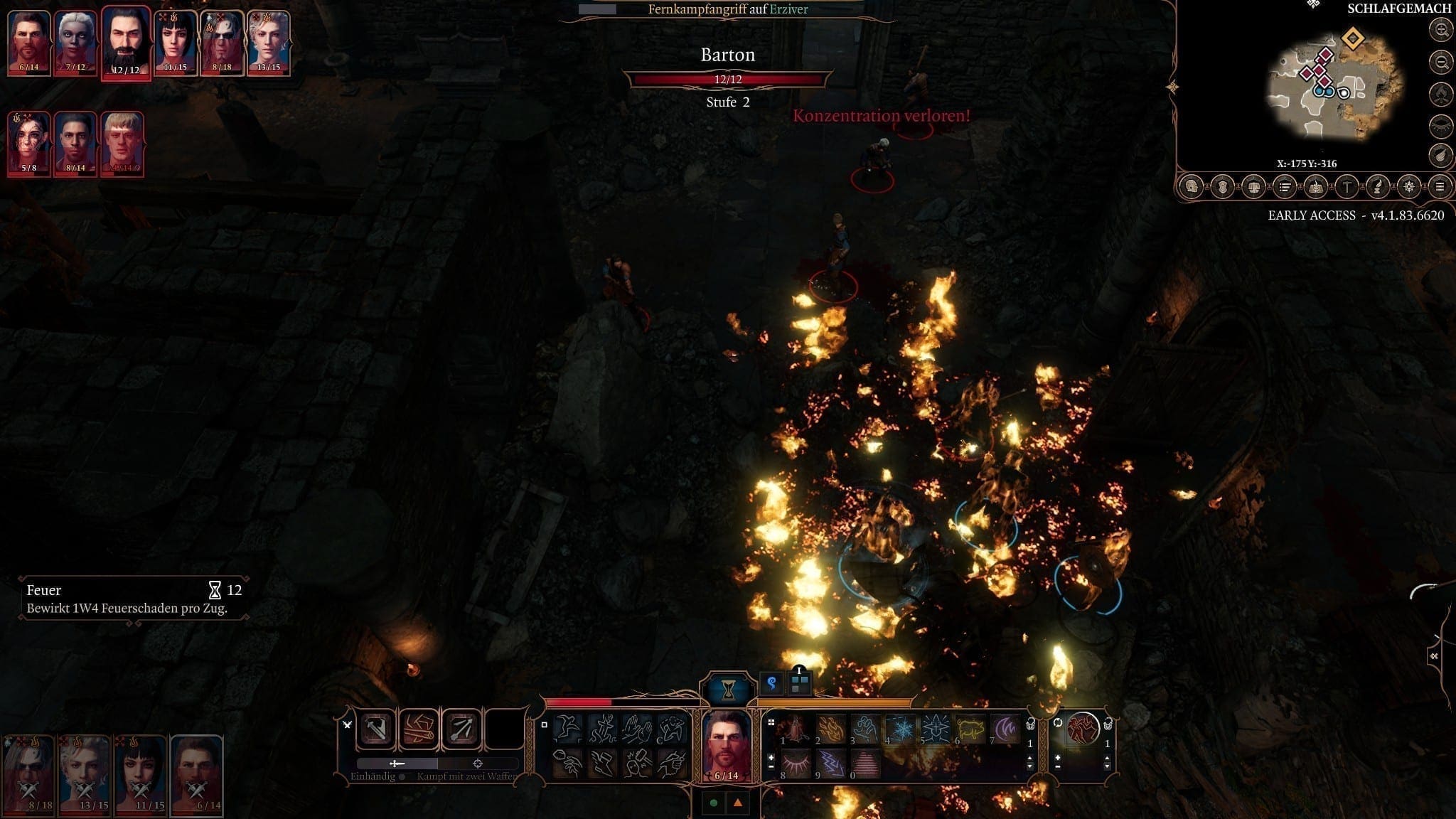The height and width of the screenshot is (819, 1456).
Task: End turn with the hourglass button
Action: pyautogui.click(x=729, y=688)
